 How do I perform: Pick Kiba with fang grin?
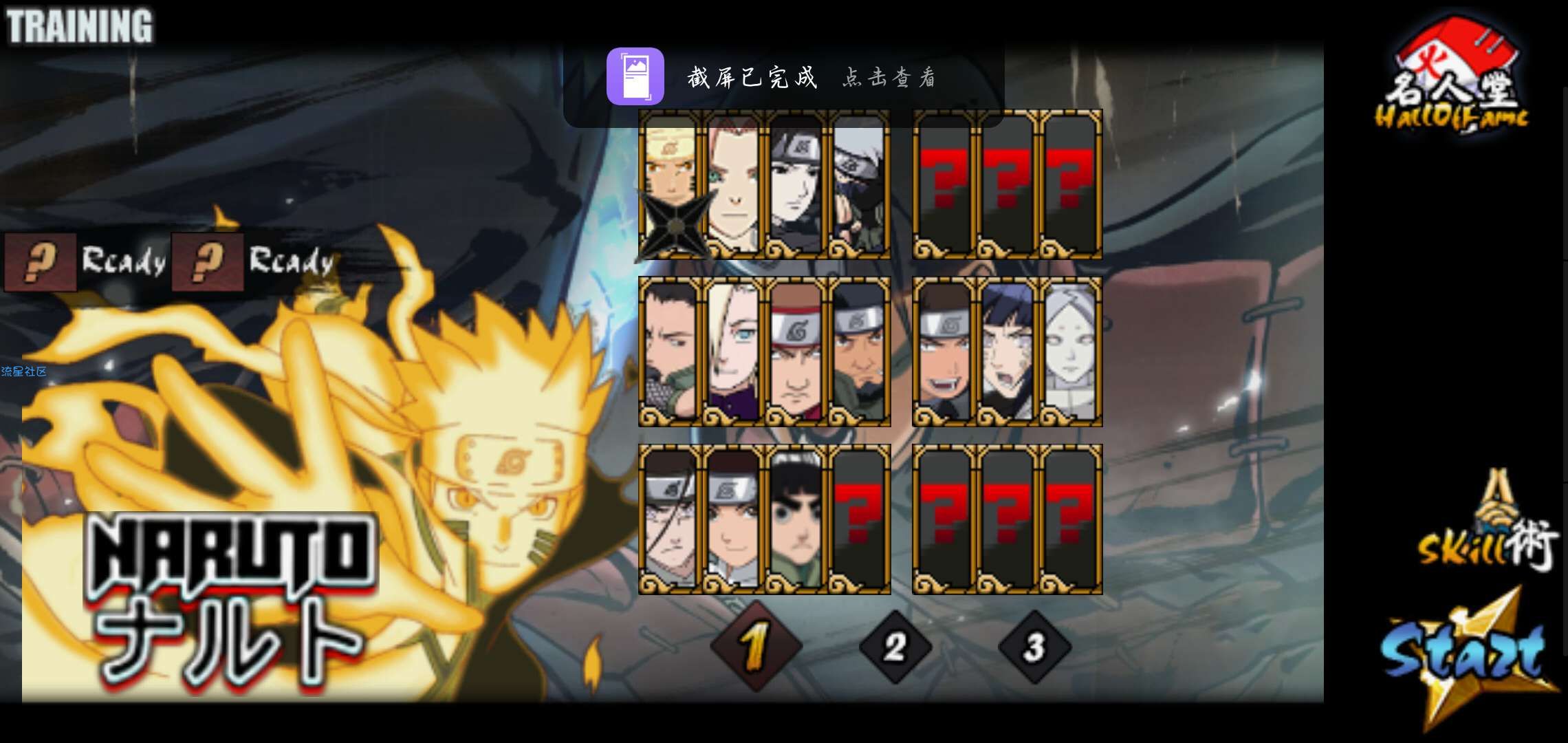(944, 352)
